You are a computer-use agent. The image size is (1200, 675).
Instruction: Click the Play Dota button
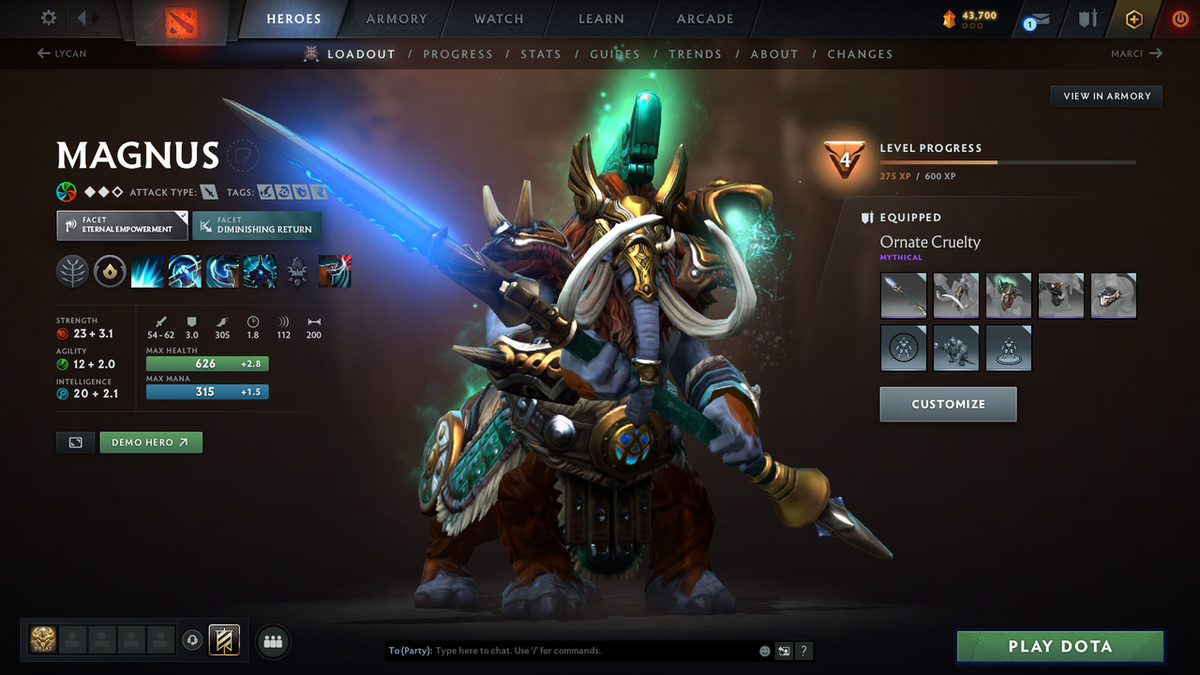click(1060, 646)
